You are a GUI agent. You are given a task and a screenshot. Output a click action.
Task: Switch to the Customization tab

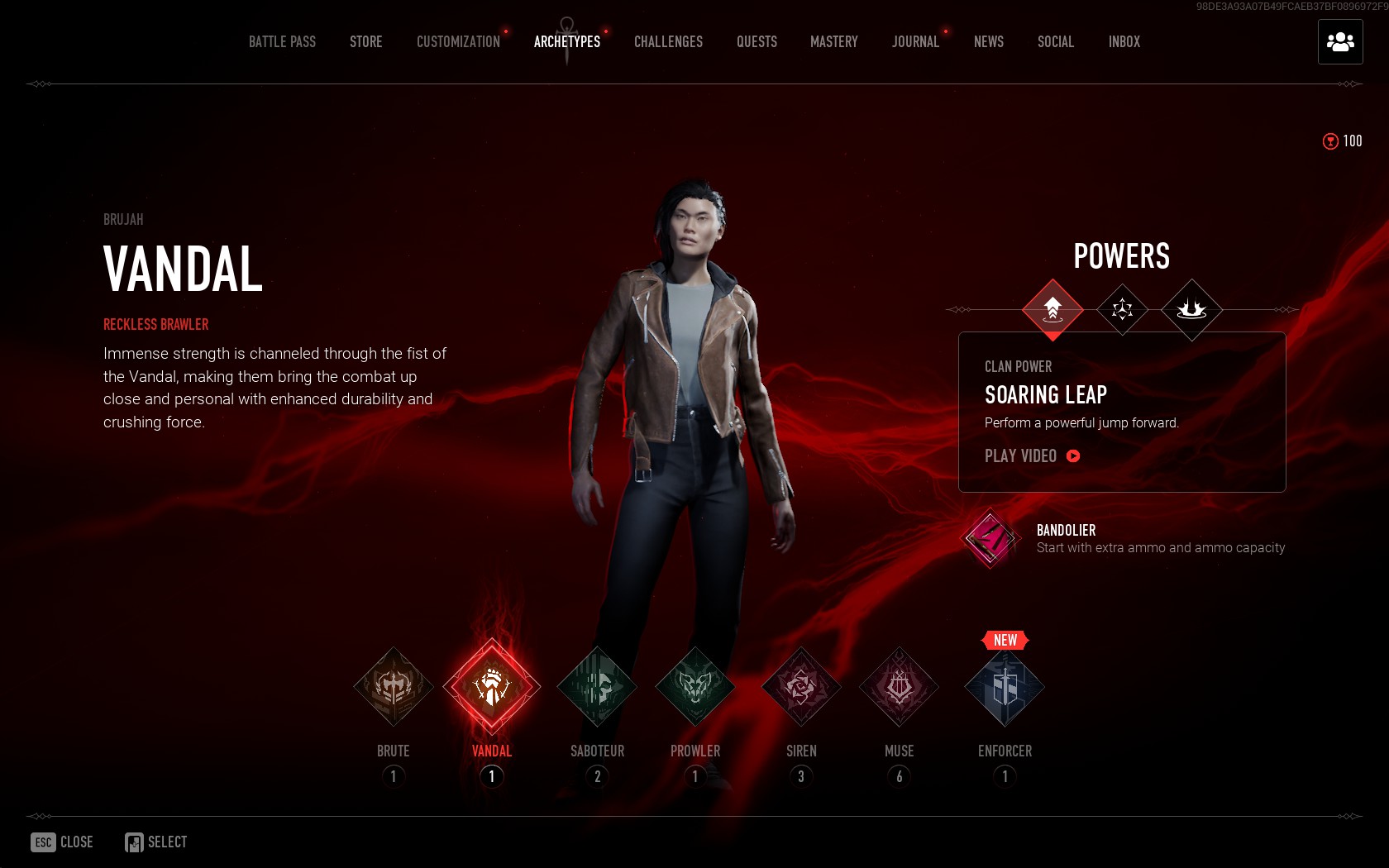(x=458, y=42)
